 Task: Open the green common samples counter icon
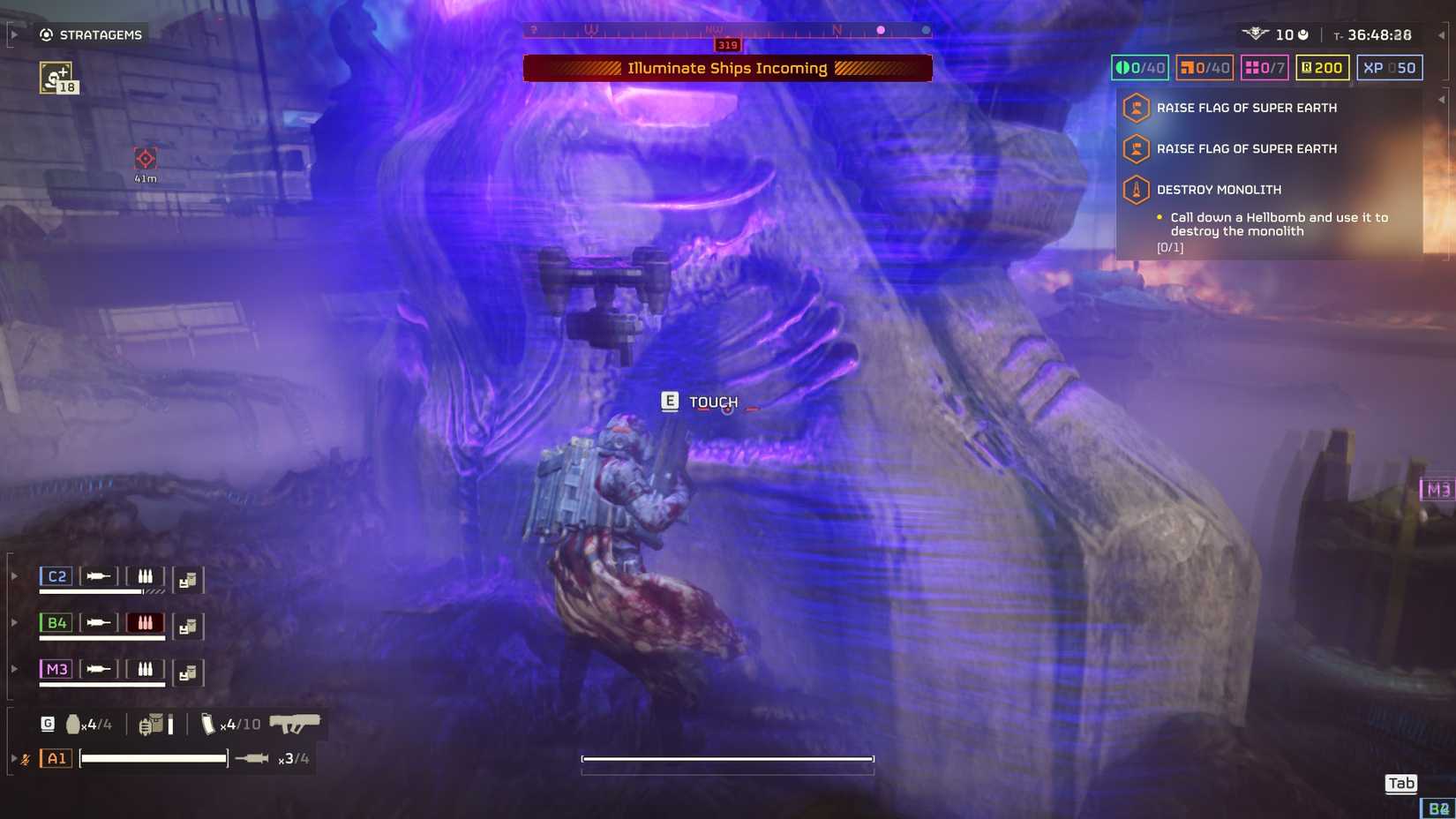(1122, 67)
